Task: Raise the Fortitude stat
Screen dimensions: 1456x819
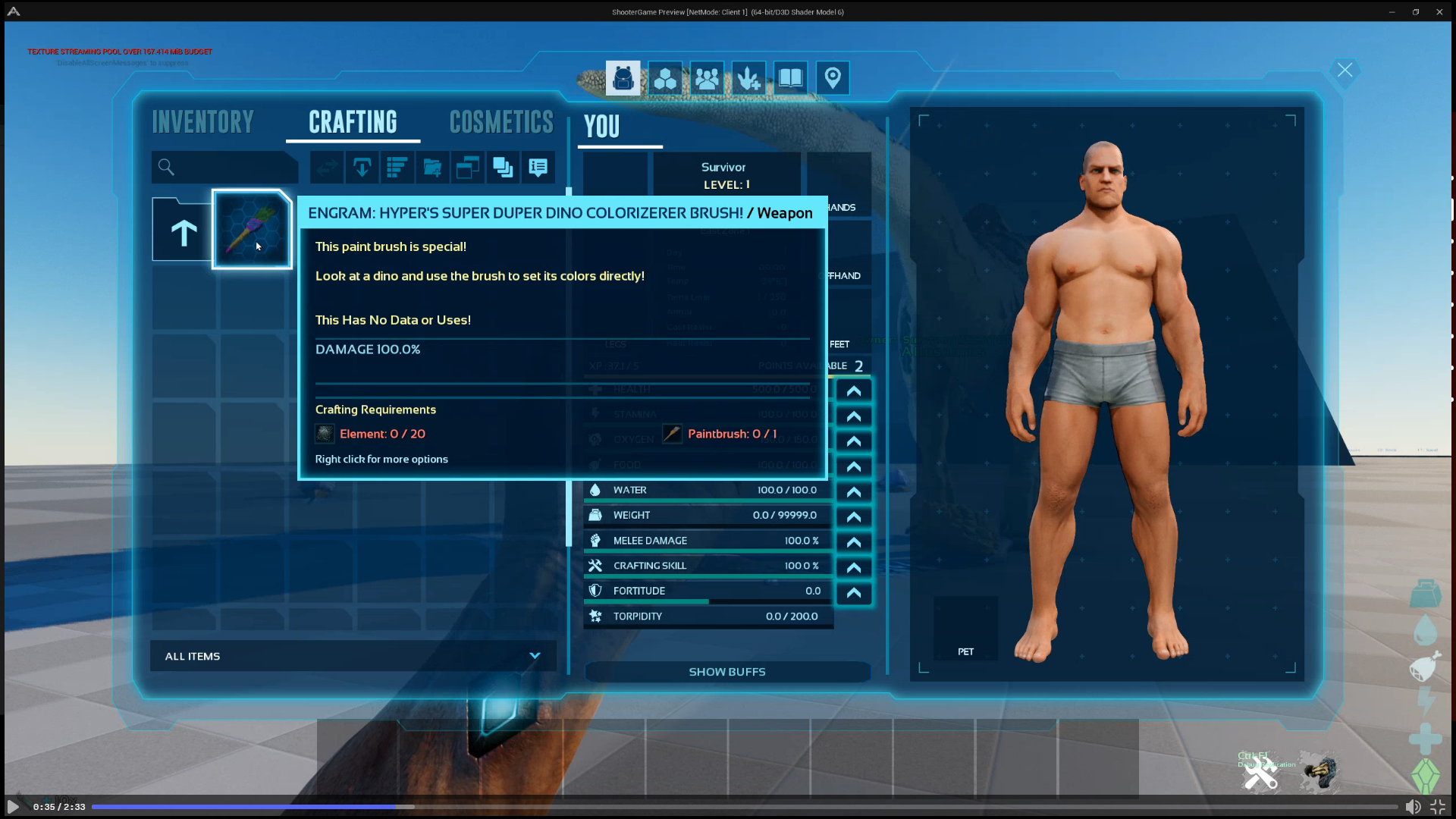Action: 853,593
